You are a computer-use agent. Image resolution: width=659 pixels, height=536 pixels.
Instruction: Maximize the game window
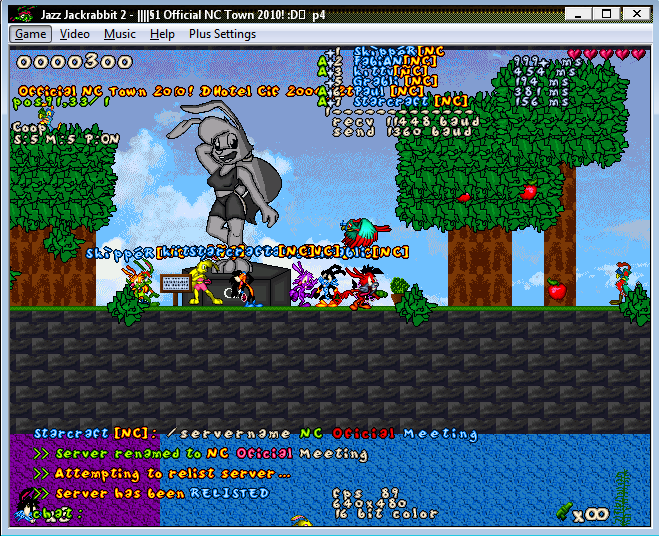(x=606, y=12)
